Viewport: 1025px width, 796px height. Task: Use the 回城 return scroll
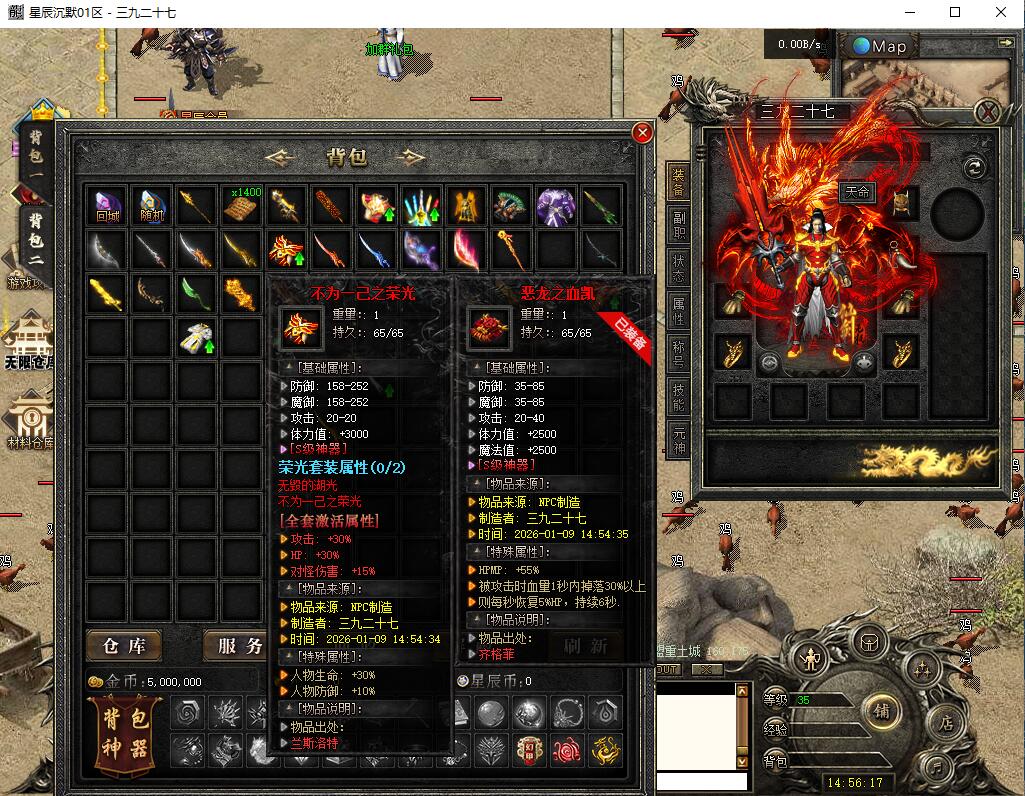[107, 206]
